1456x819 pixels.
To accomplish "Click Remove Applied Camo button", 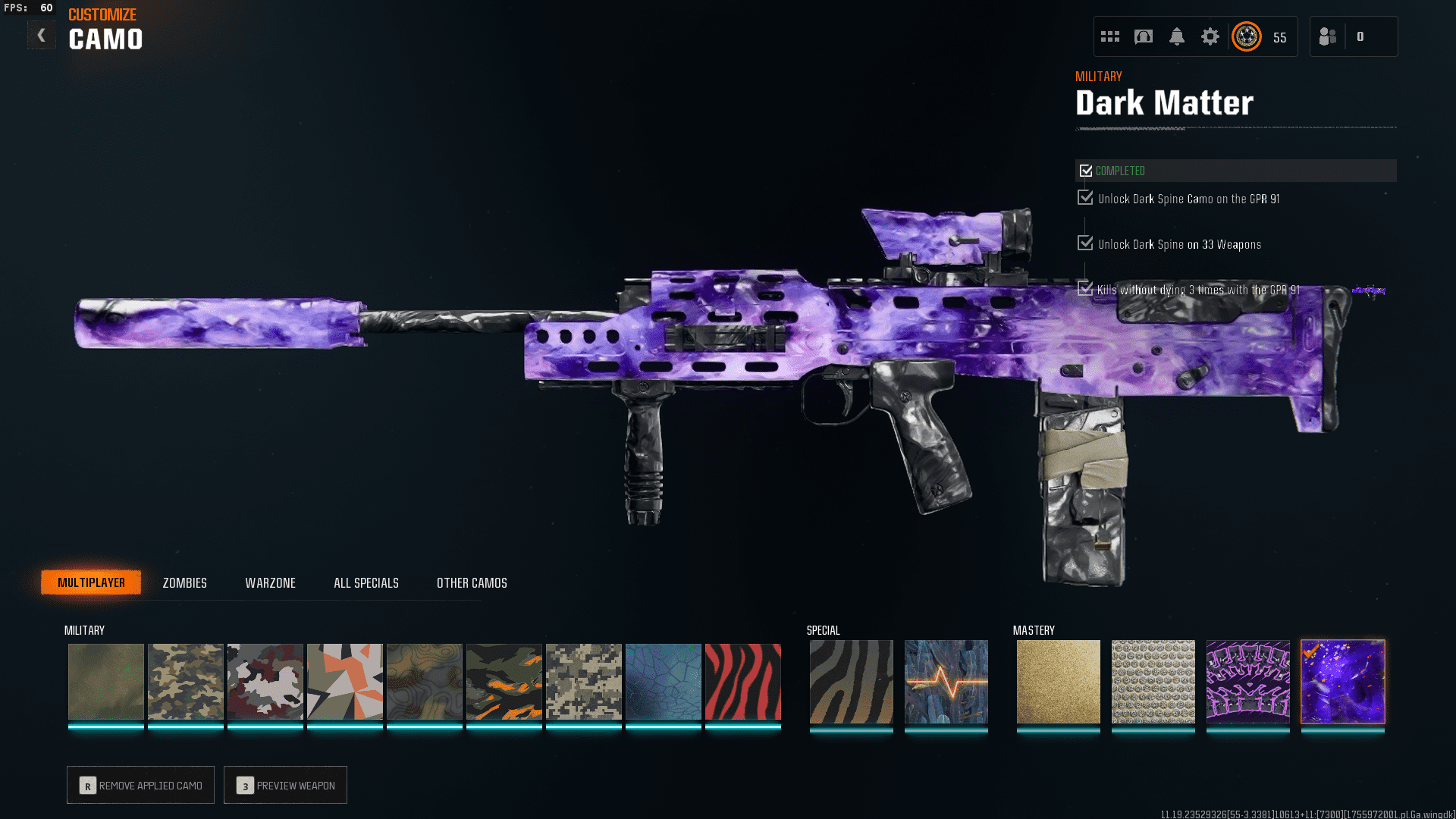I will 140,785.
